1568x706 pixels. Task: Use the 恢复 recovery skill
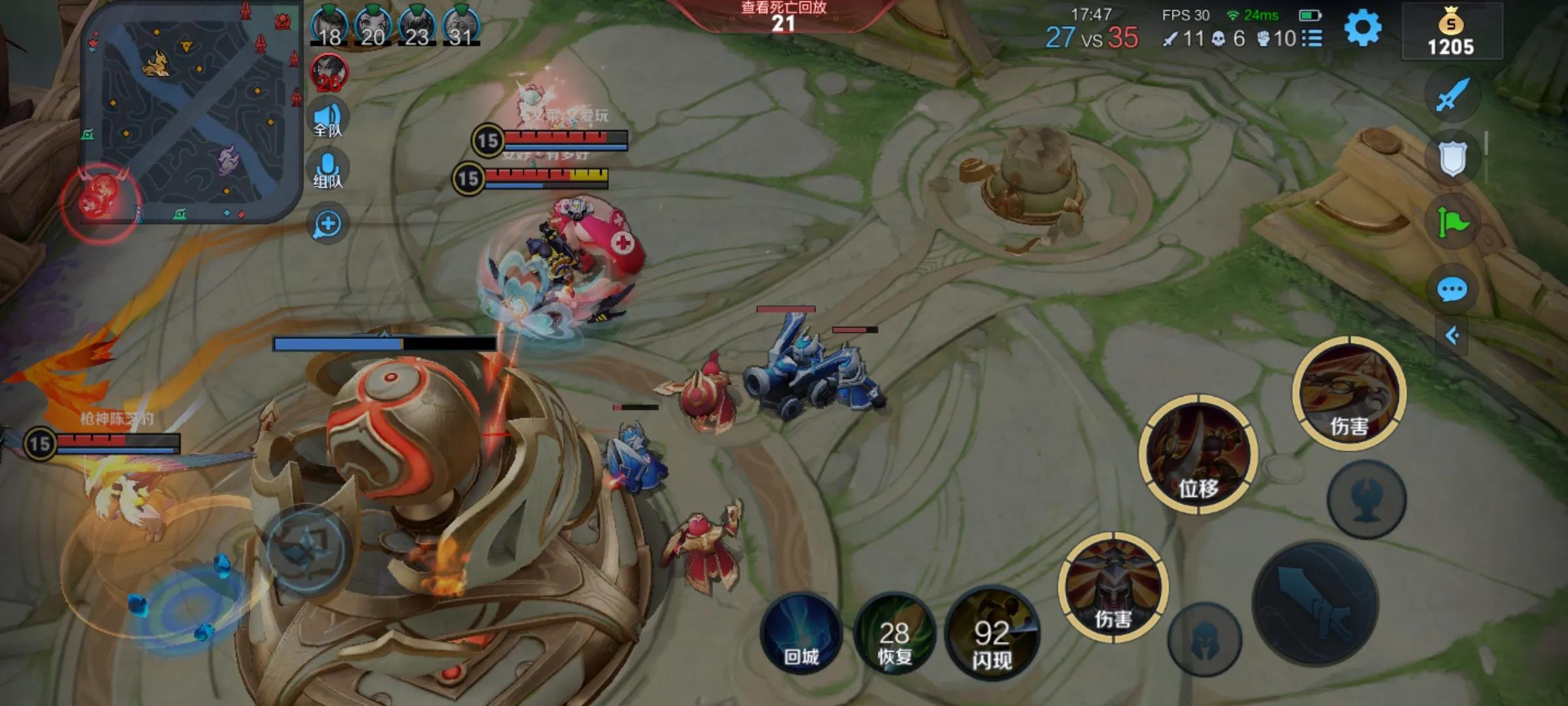894,634
